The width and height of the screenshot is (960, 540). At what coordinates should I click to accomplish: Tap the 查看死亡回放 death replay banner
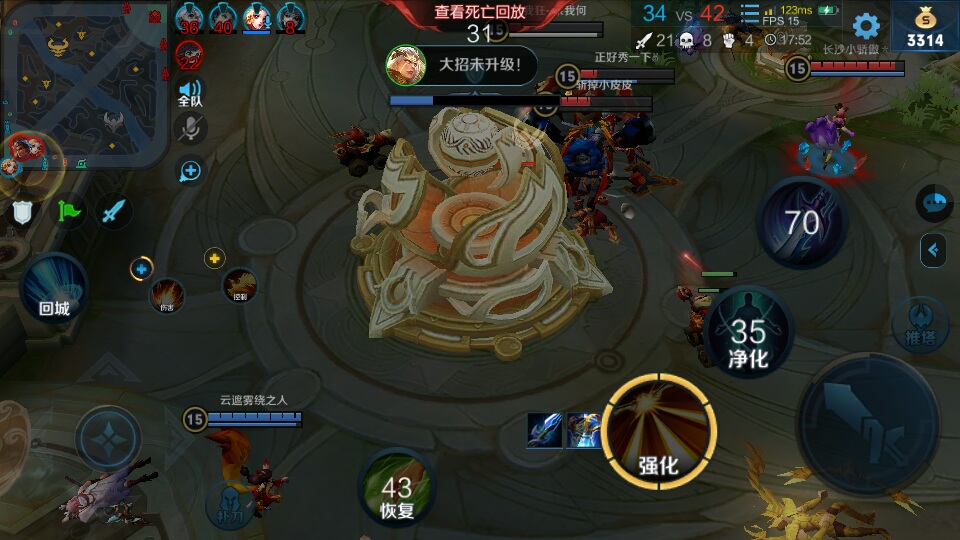tap(479, 12)
